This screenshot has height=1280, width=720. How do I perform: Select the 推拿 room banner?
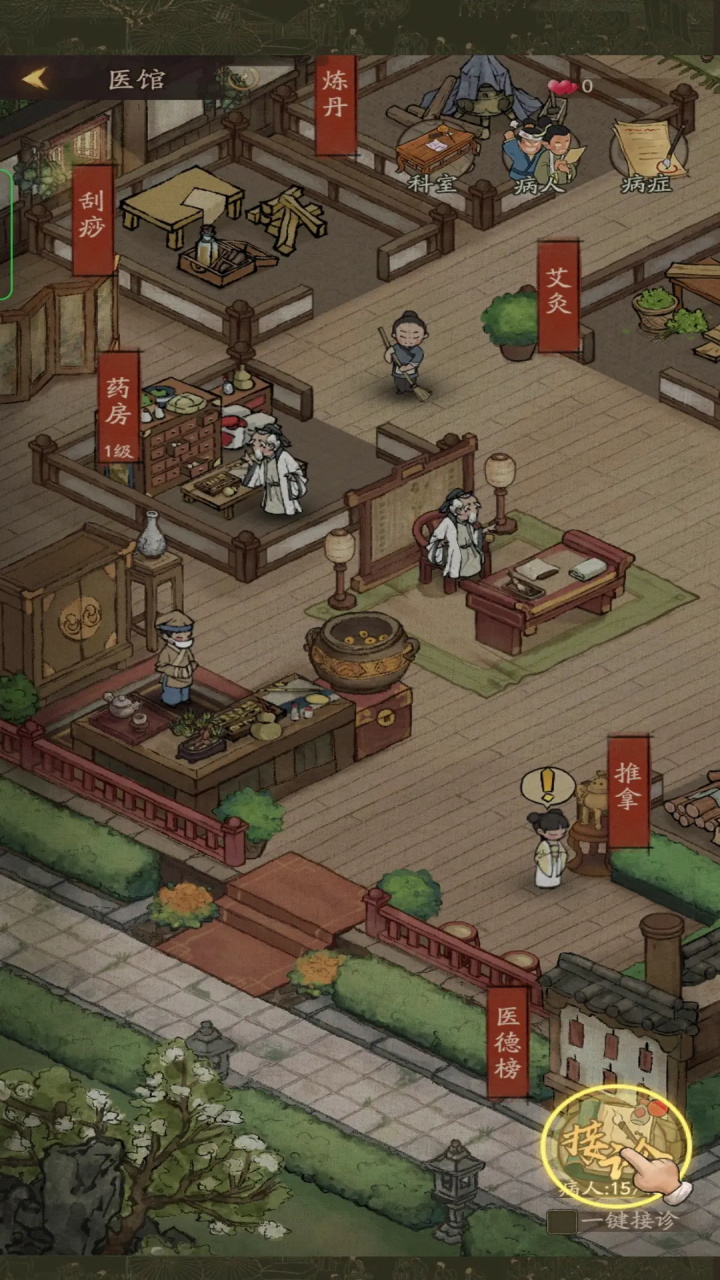pos(628,791)
